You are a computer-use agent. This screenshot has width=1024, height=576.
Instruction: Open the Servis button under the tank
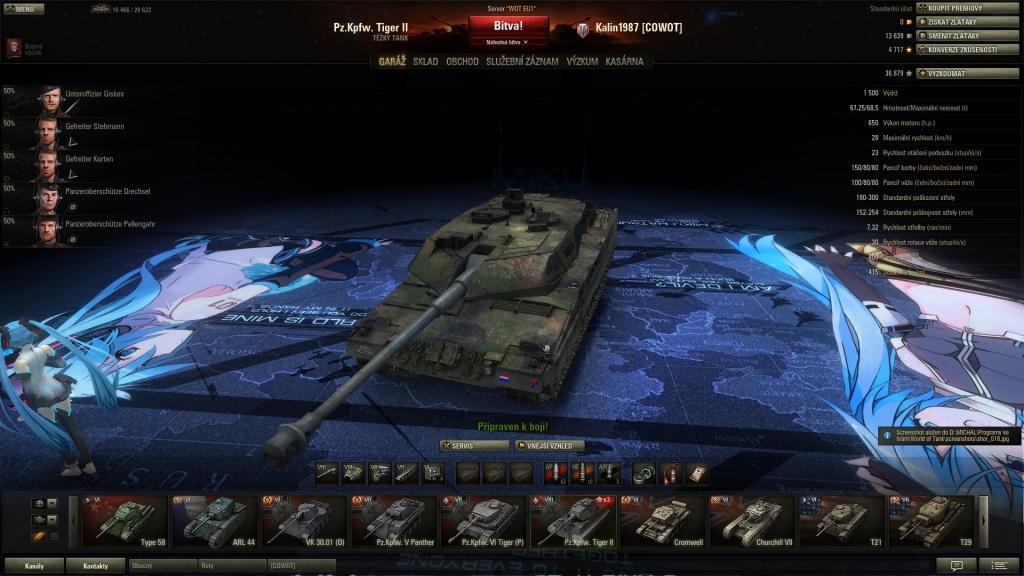[474, 445]
